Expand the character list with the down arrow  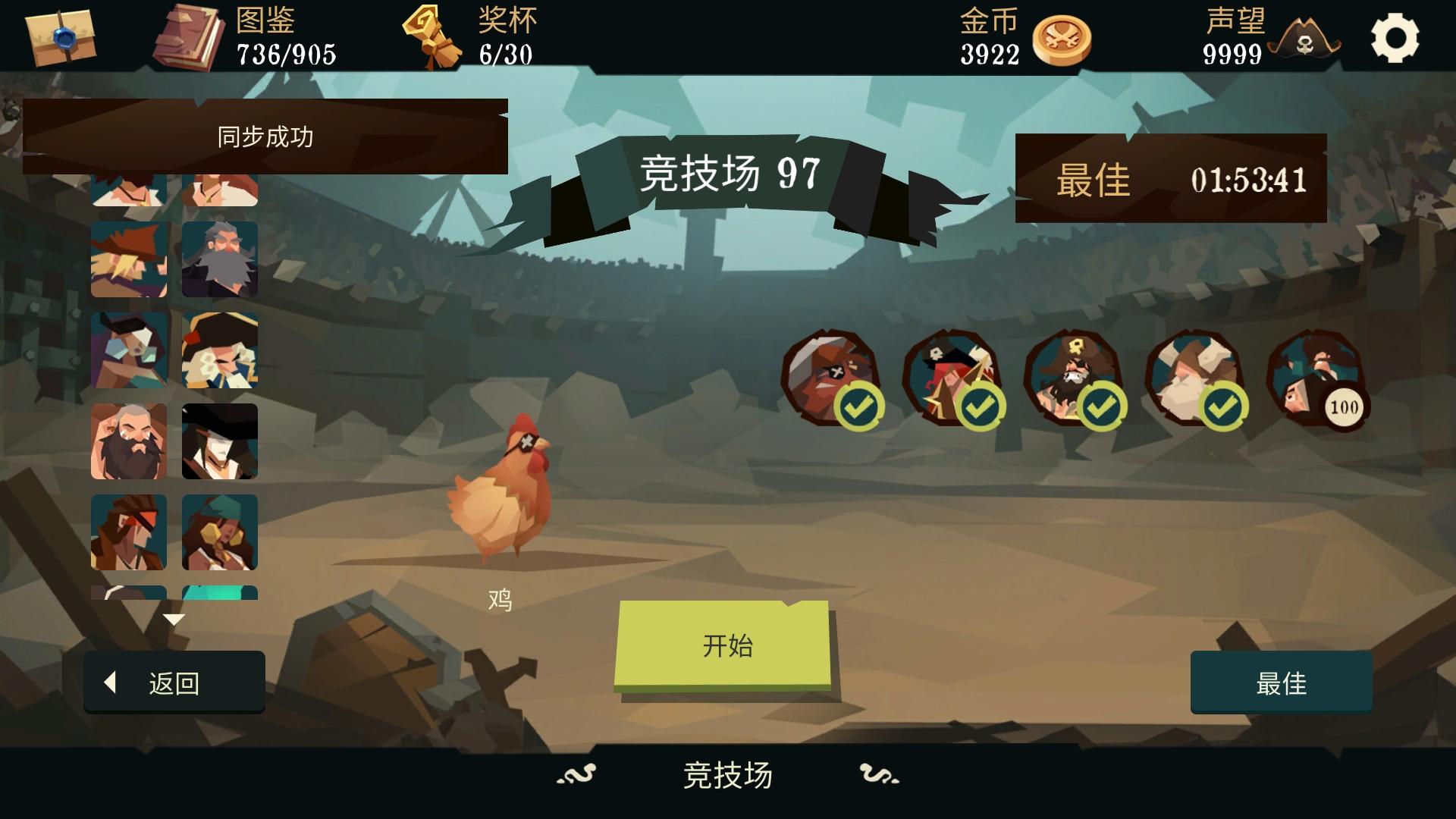coord(173,620)
